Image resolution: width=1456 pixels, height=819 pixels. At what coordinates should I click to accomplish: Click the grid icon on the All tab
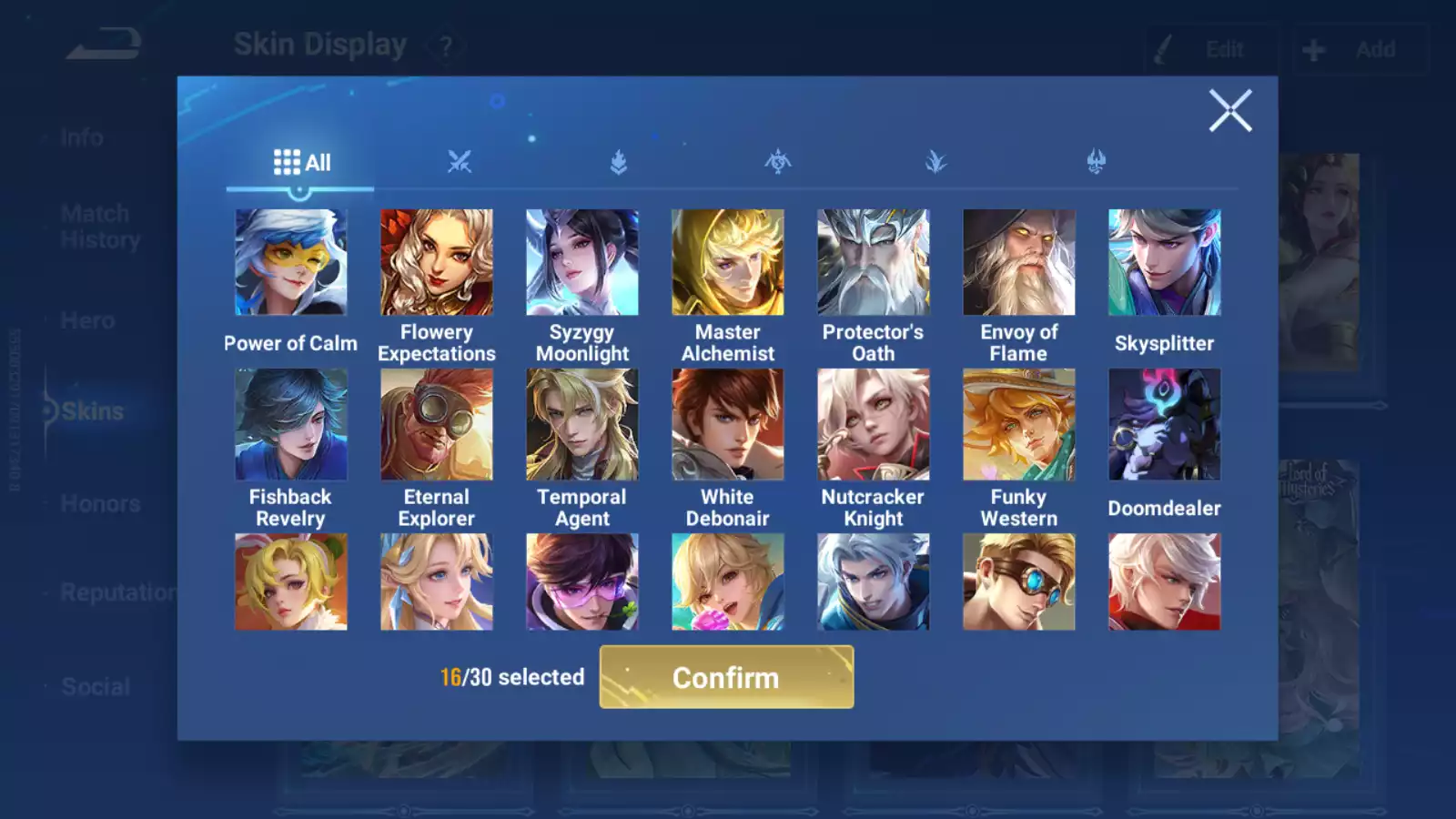(x=286, y=162)
